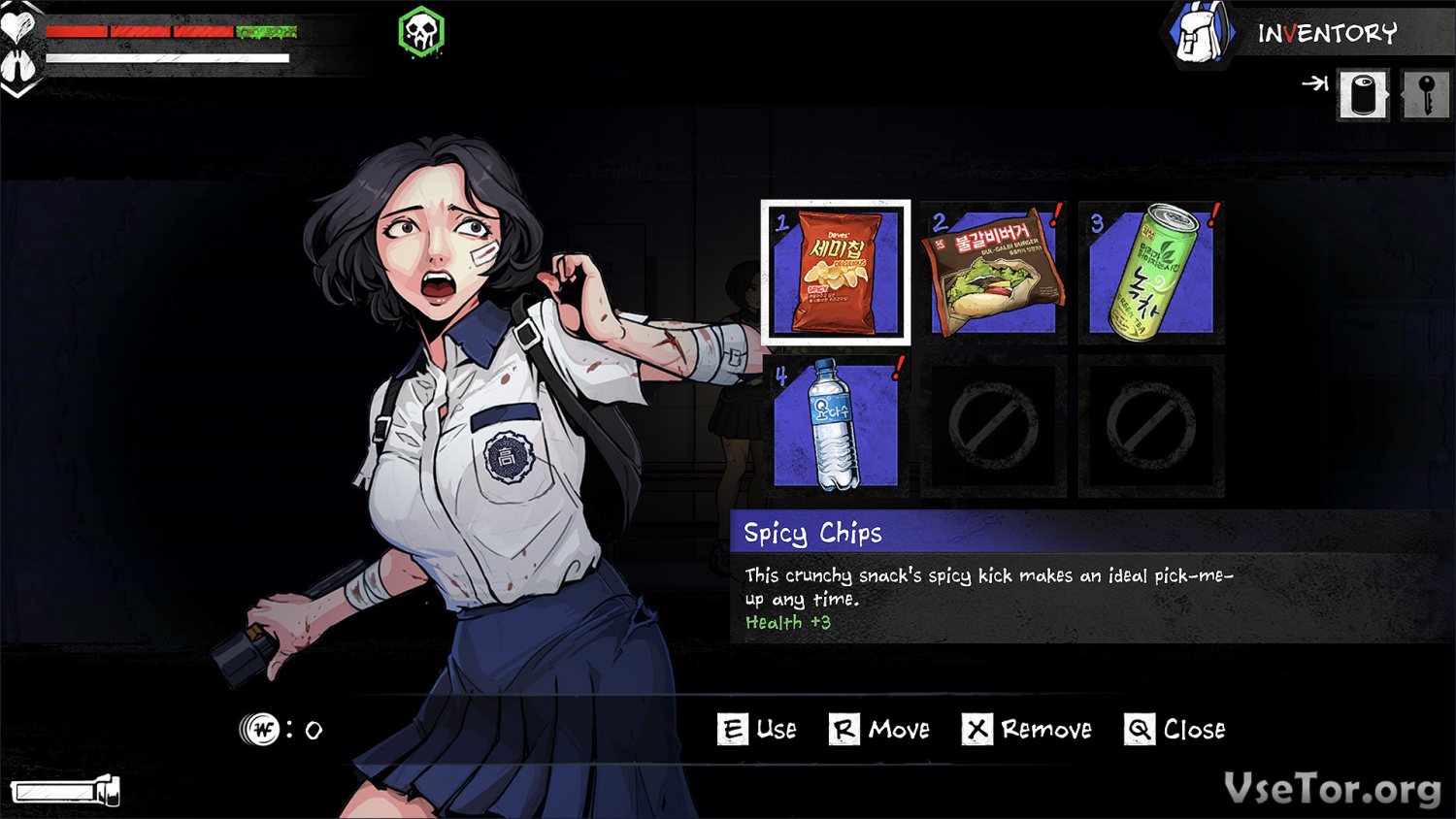Select the bulgalbi burger item slot
The image size is (1456, 819).
click(x=993, y=273)
